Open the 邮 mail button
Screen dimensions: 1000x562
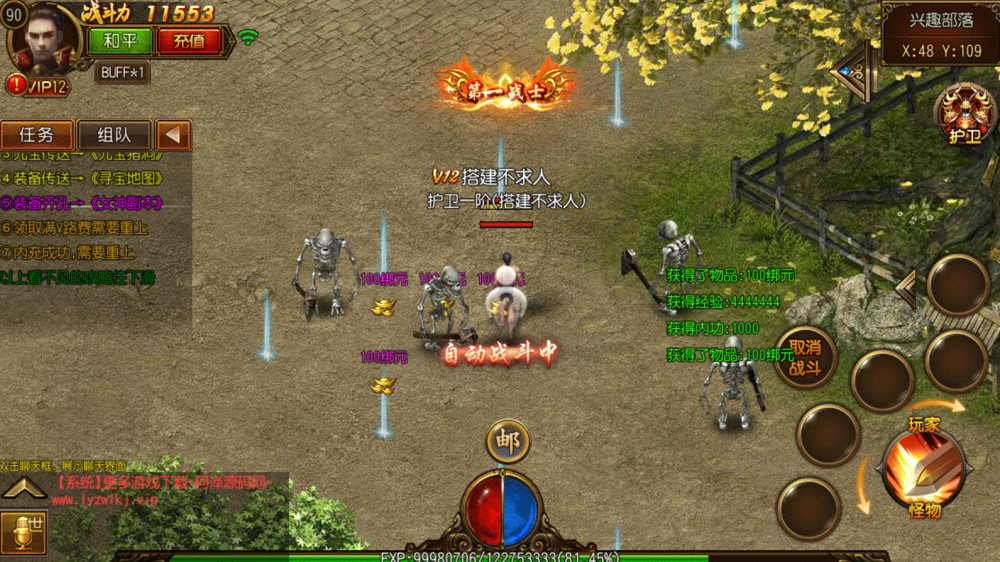[x=508, y=441]
